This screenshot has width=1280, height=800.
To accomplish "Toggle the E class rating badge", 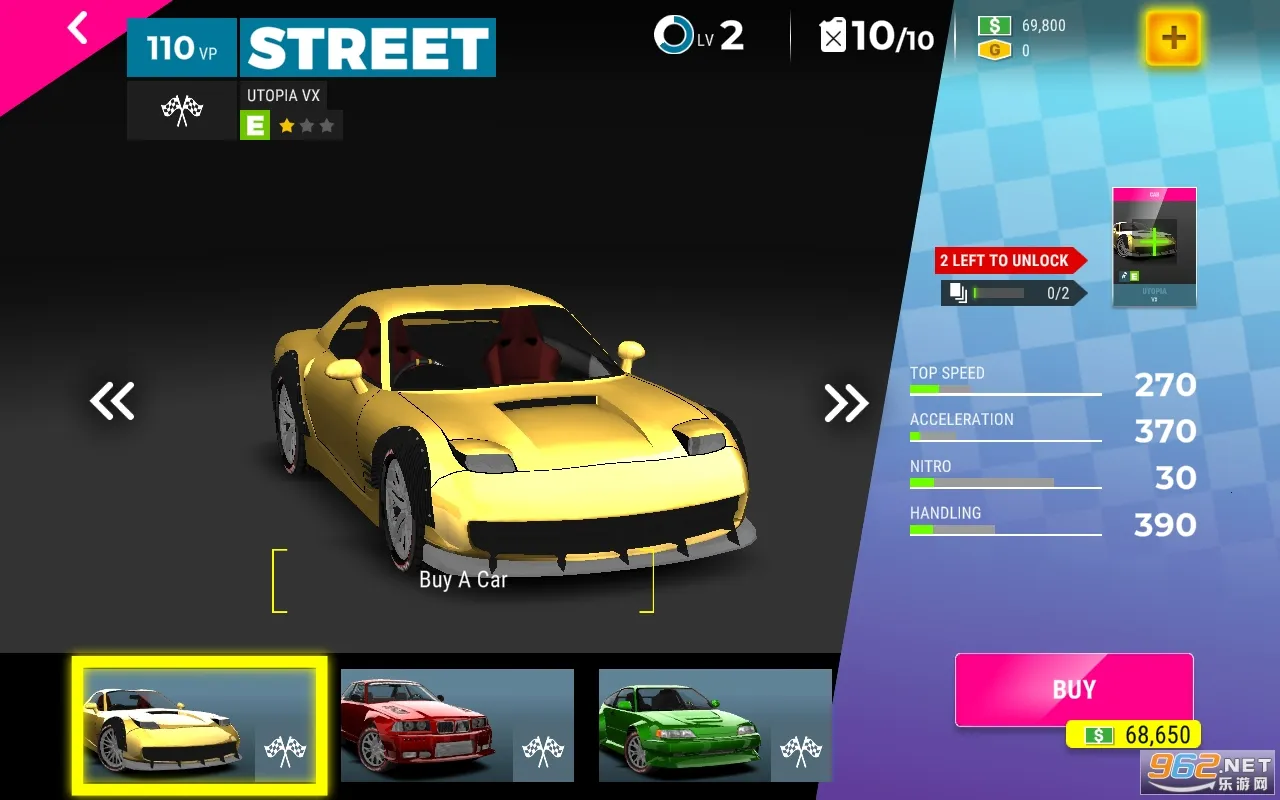I will tap(255, 125).
